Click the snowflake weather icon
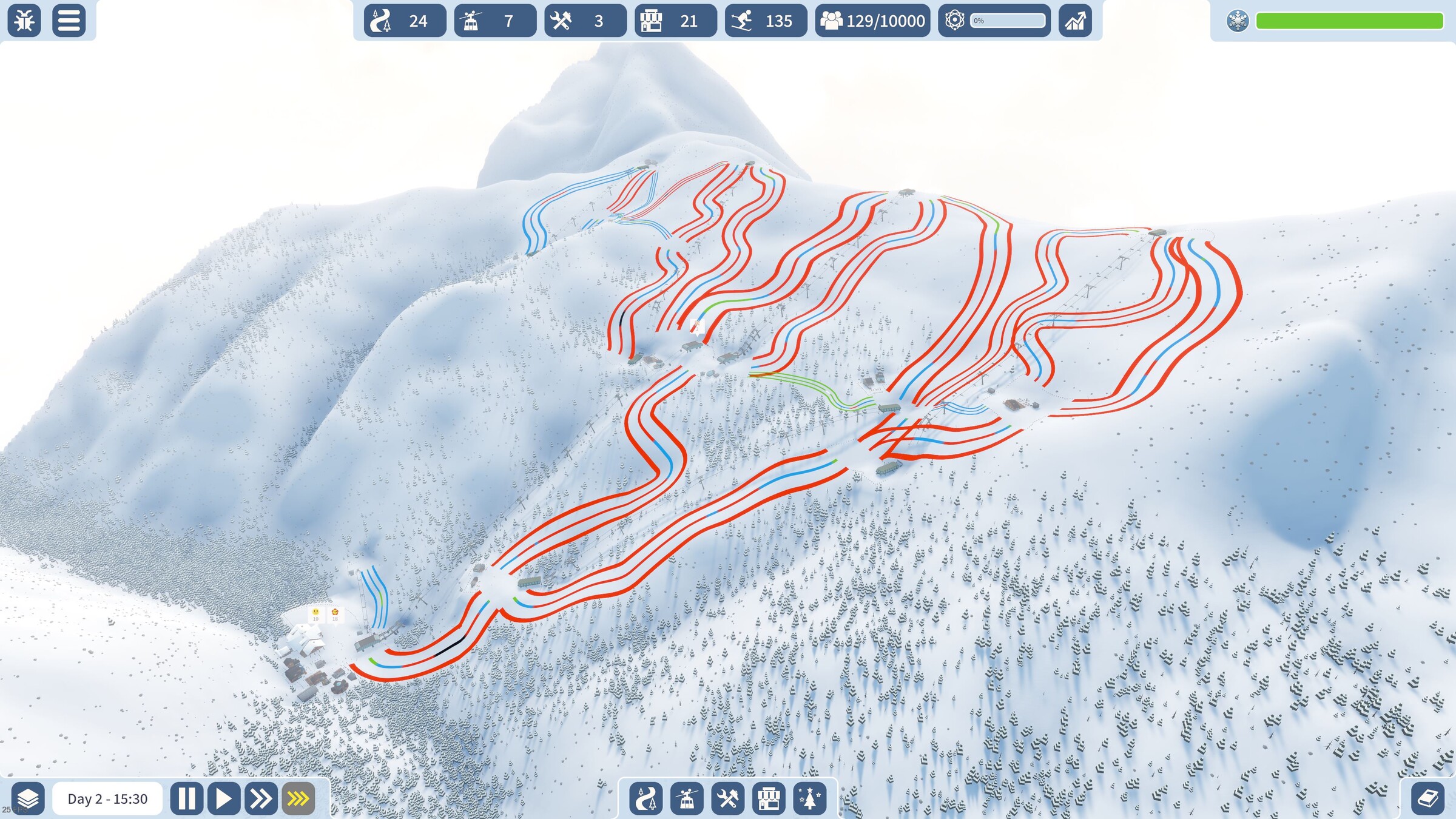The height and width of the screenshot is (819, 1456). click(1237, 21)
